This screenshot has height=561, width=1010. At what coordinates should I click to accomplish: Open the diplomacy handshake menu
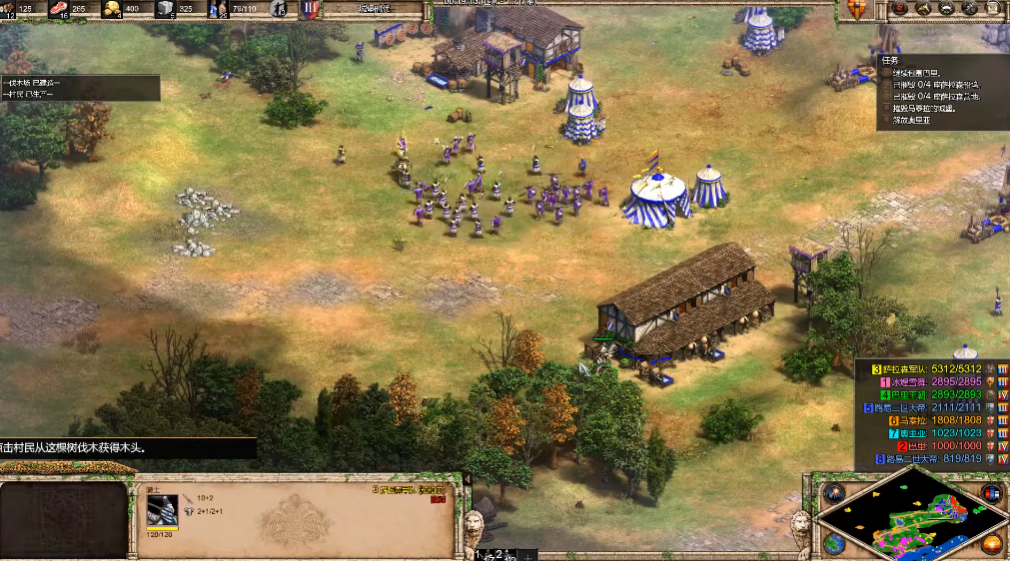point(922,9)
